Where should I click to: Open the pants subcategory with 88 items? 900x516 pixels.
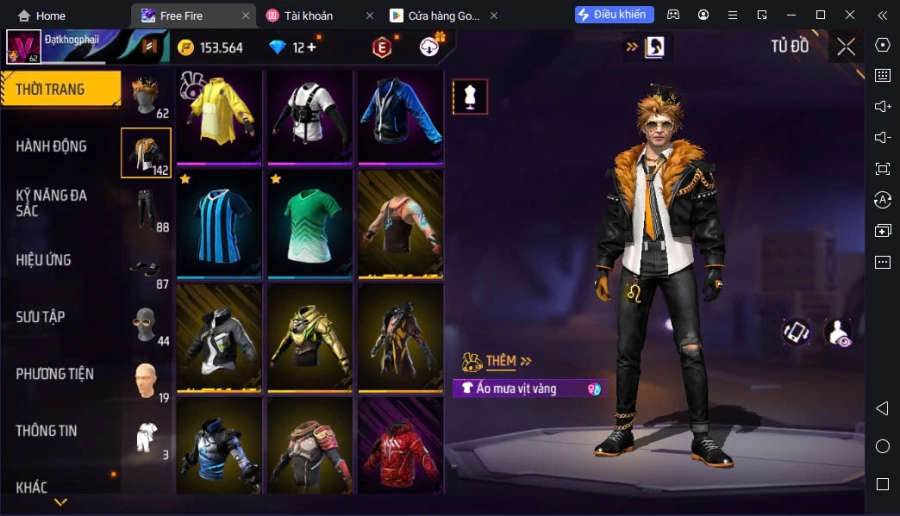click(147, 210)
